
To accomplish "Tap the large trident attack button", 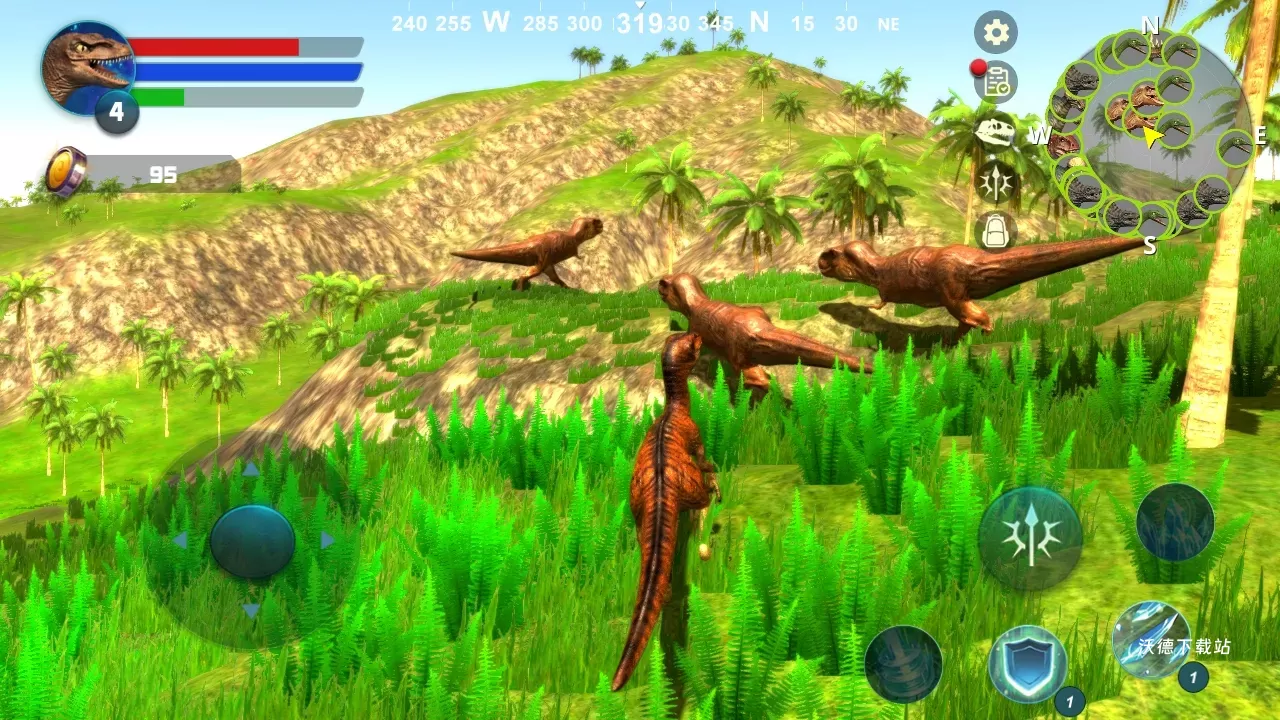I will tap(1030, 538).
